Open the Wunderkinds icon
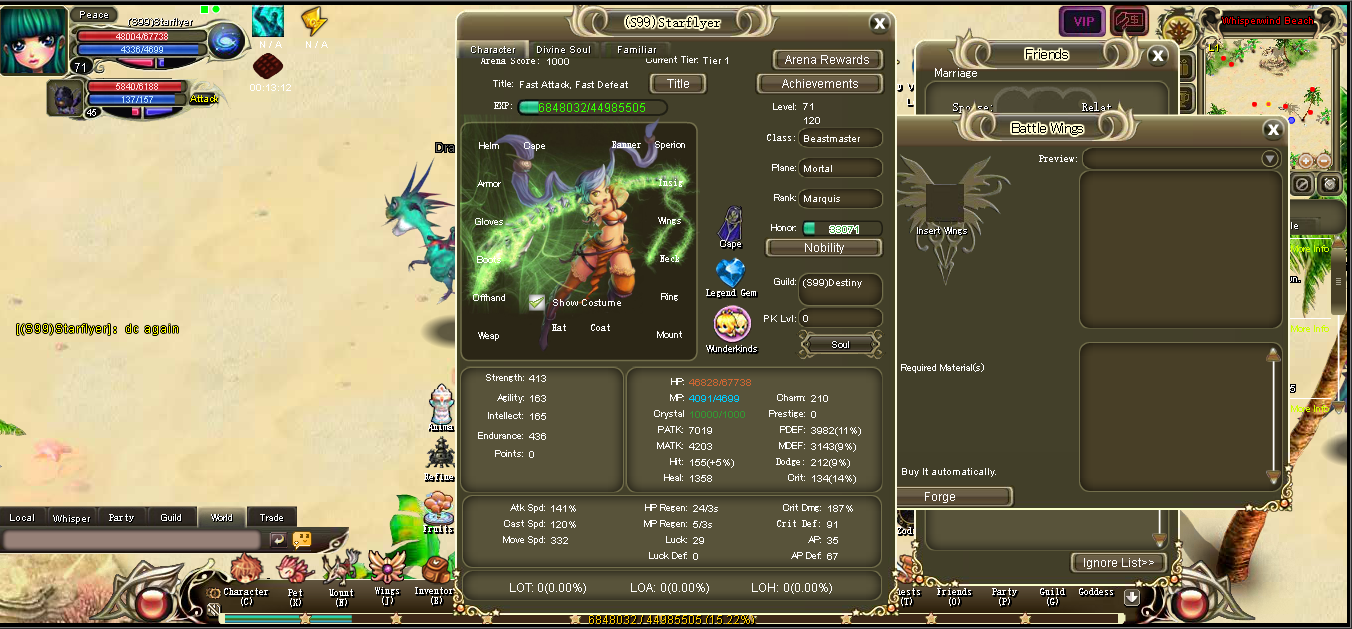The image size is (1352, 629). (x=731, y=324)
